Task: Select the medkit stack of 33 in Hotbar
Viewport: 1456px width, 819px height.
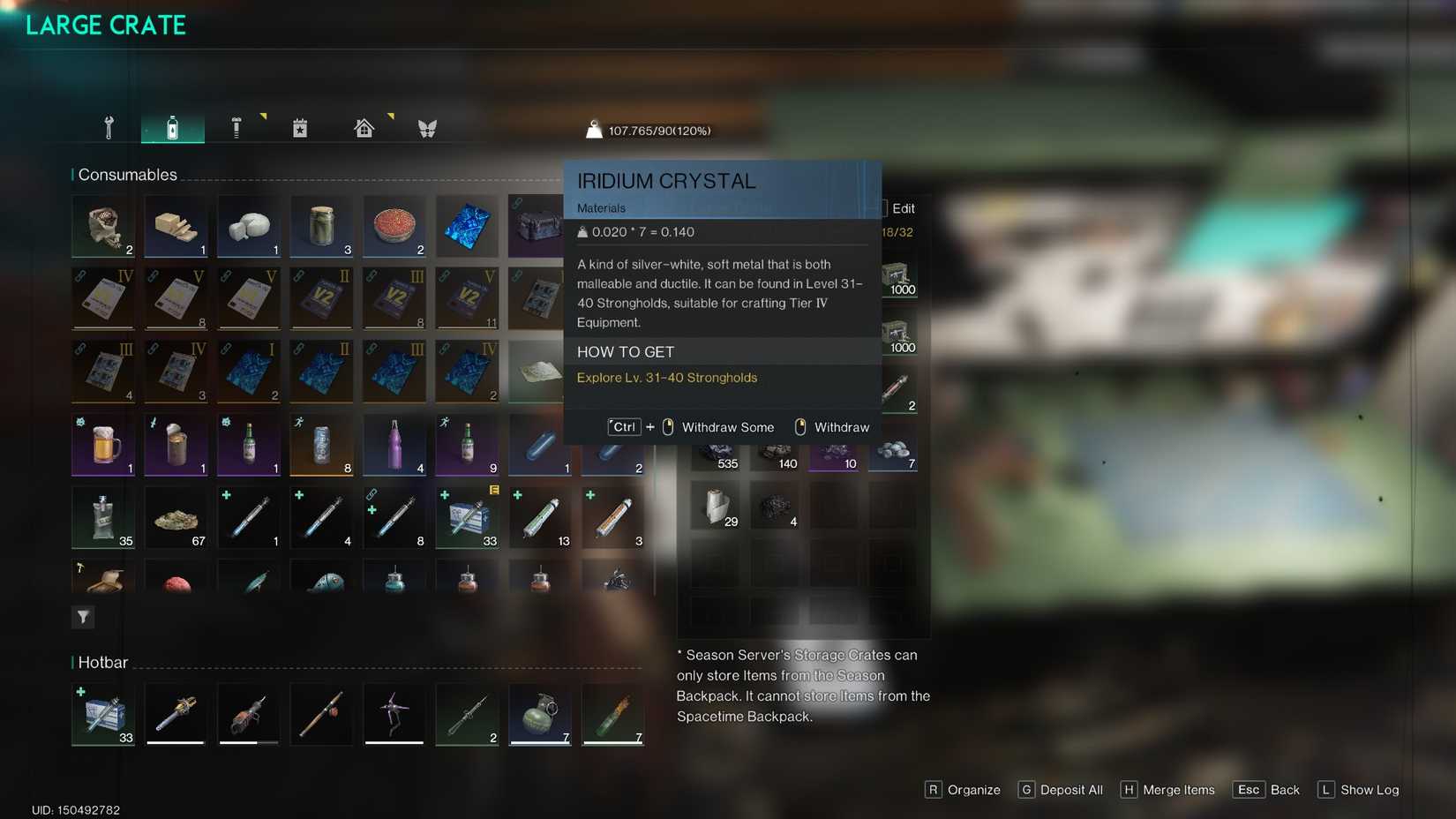Action: (102, 714)
